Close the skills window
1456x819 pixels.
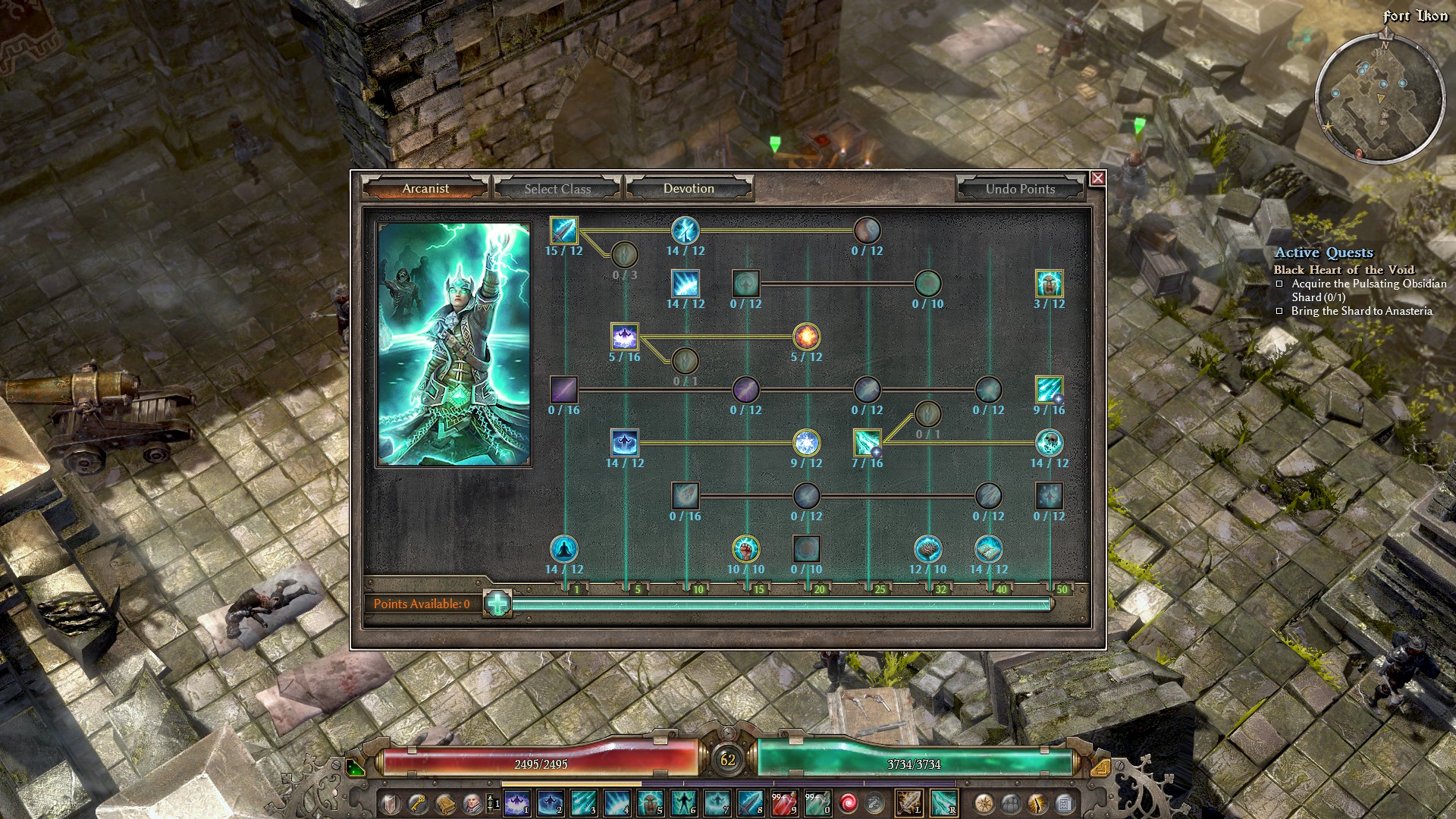tap(1097, 178)
